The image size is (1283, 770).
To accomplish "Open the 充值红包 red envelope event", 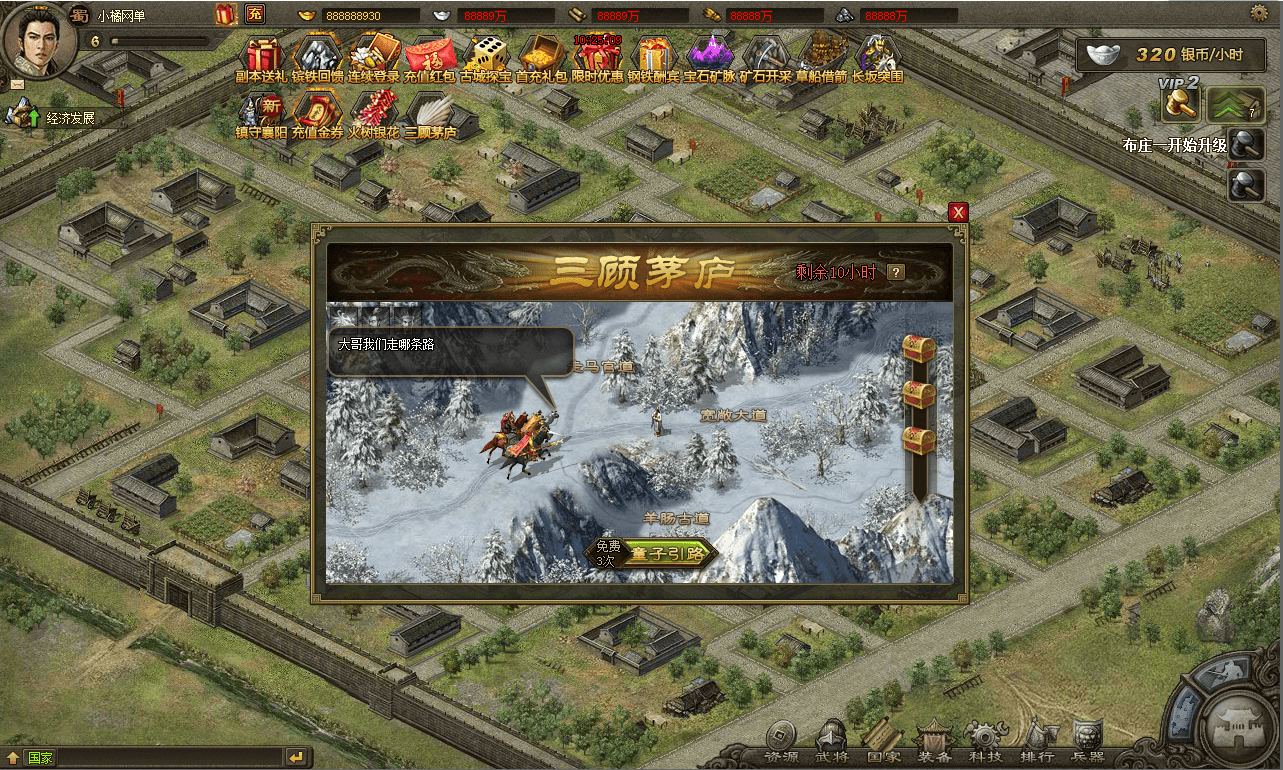I will [x=430, y=57].
